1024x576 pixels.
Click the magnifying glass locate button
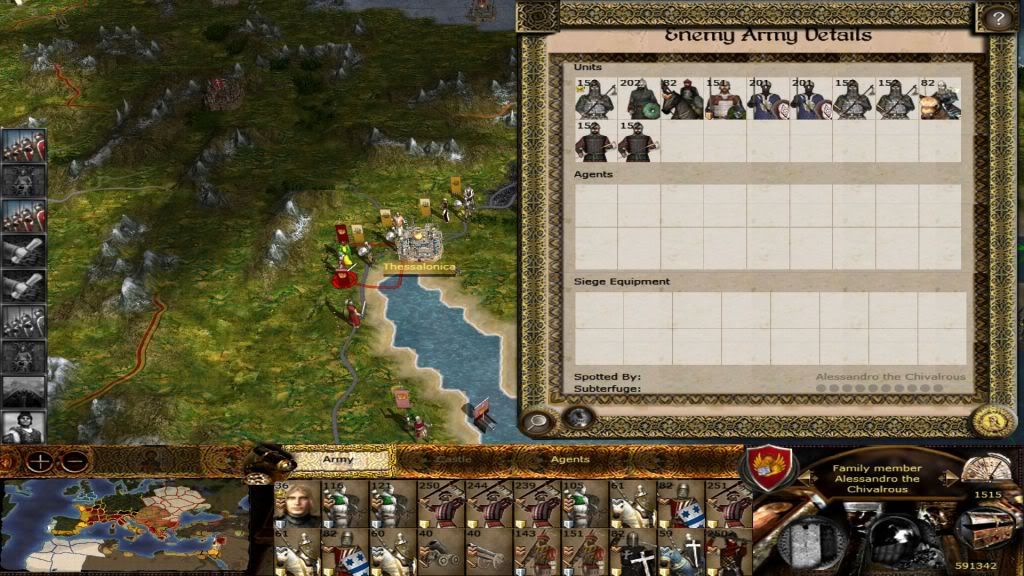(x=539, y=421)
